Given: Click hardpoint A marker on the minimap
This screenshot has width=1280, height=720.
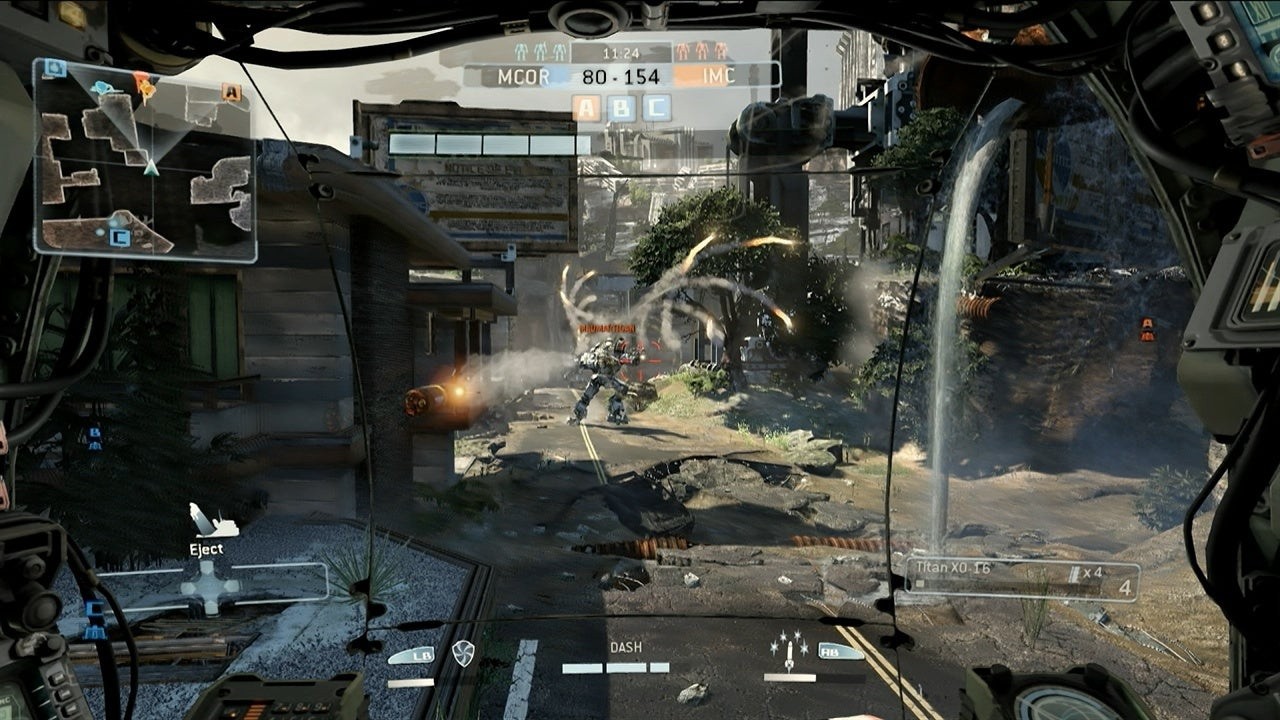Looking at the screenshot, I should 232,93.
